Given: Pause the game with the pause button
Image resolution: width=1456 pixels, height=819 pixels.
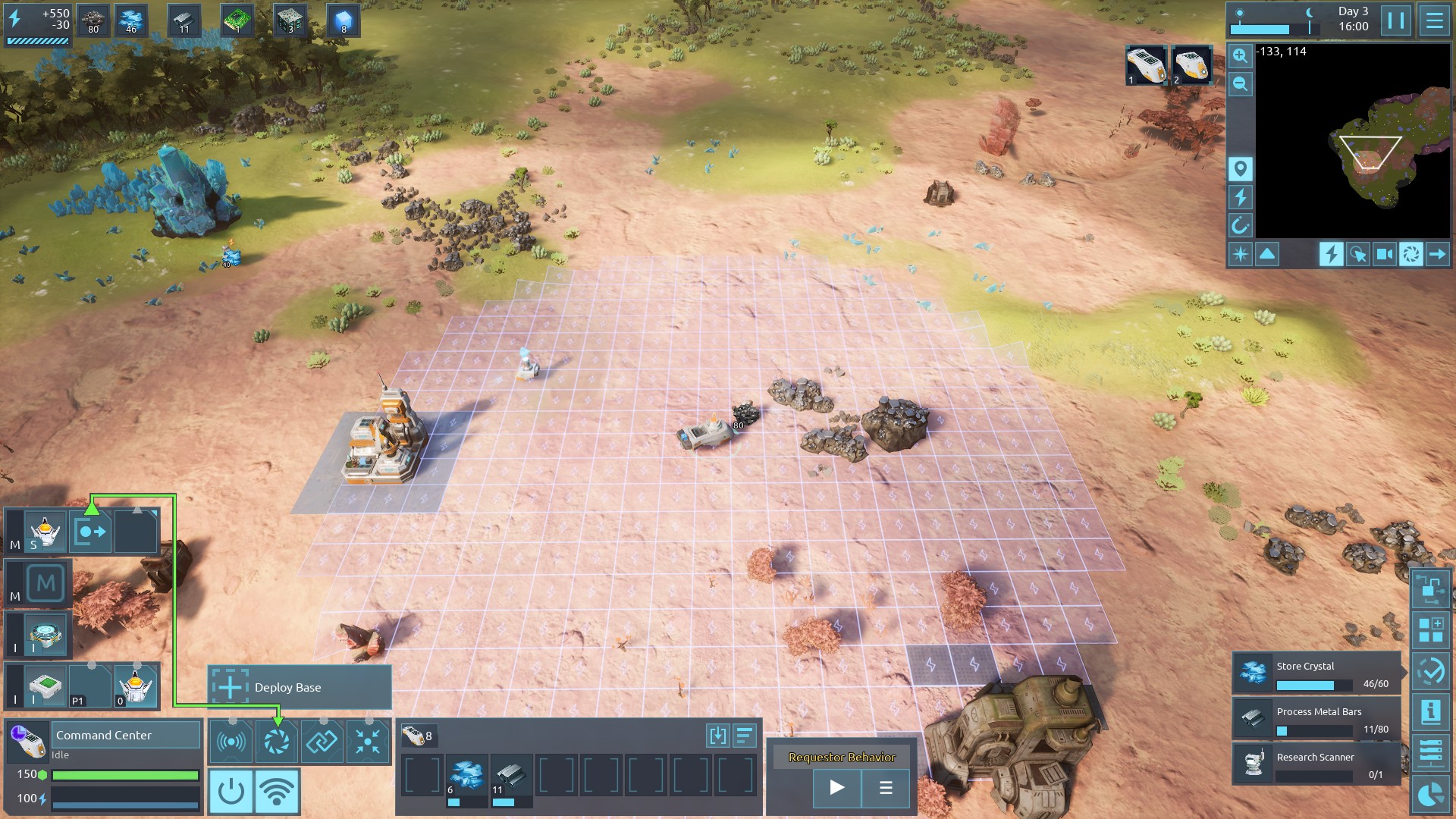Looking at the screenshot, I should coord(1396,20).
